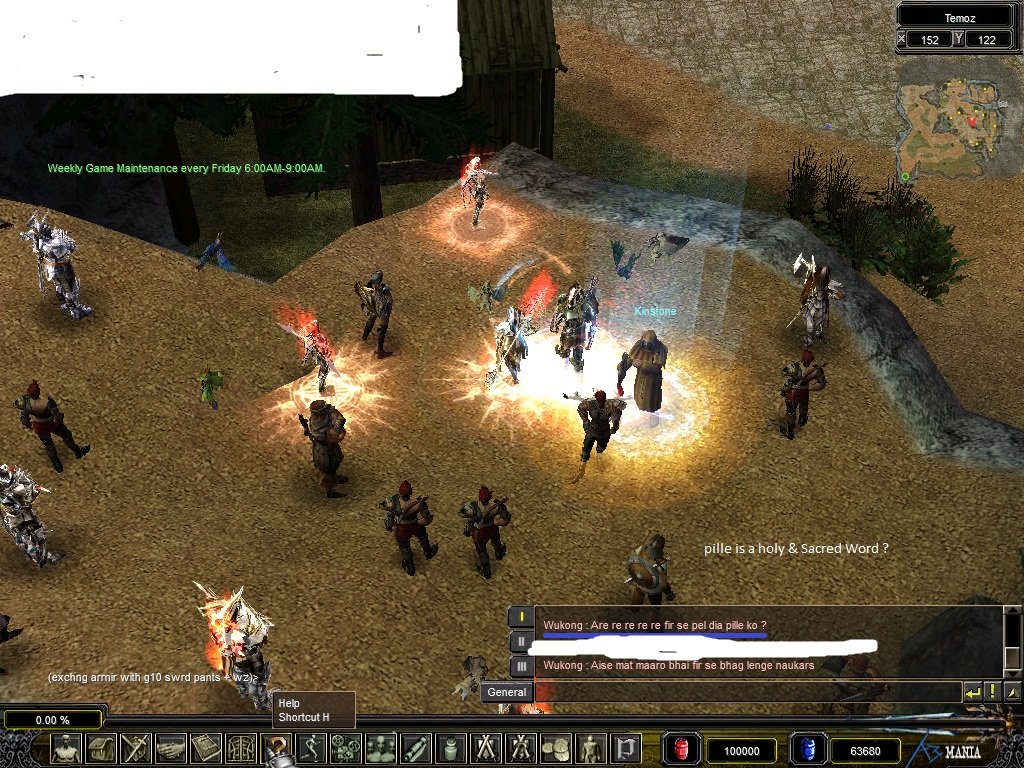Viewport: 1024px width, 768px height.
Task: Open the character status bust icon
Action: point(67,749)
